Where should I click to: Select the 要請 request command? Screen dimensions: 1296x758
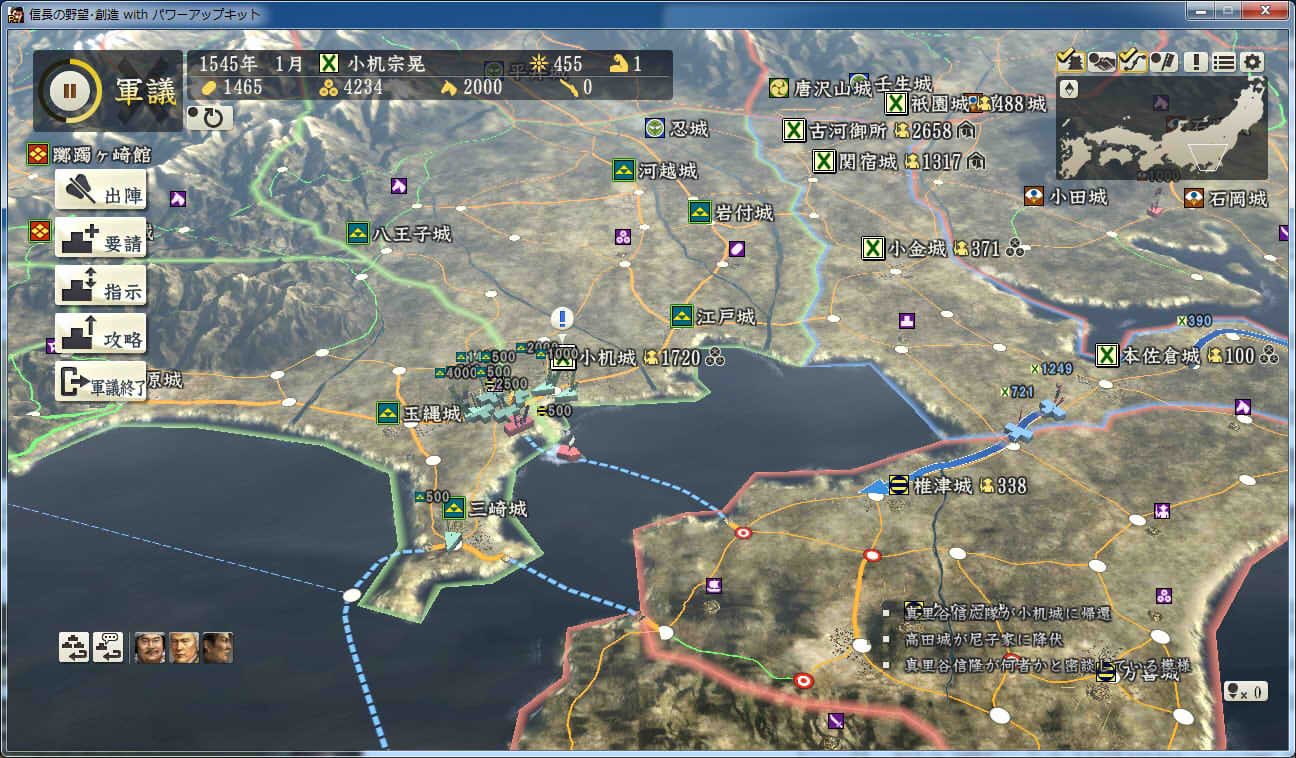click(x=100, y=238)
